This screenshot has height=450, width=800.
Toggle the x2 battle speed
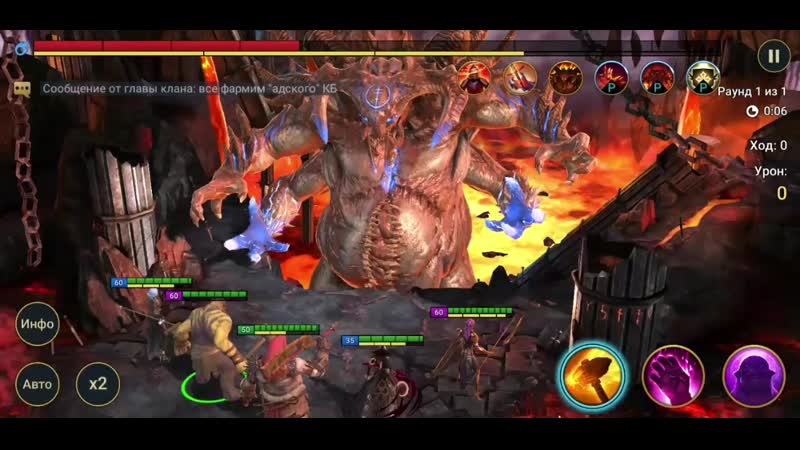(98, 383)
